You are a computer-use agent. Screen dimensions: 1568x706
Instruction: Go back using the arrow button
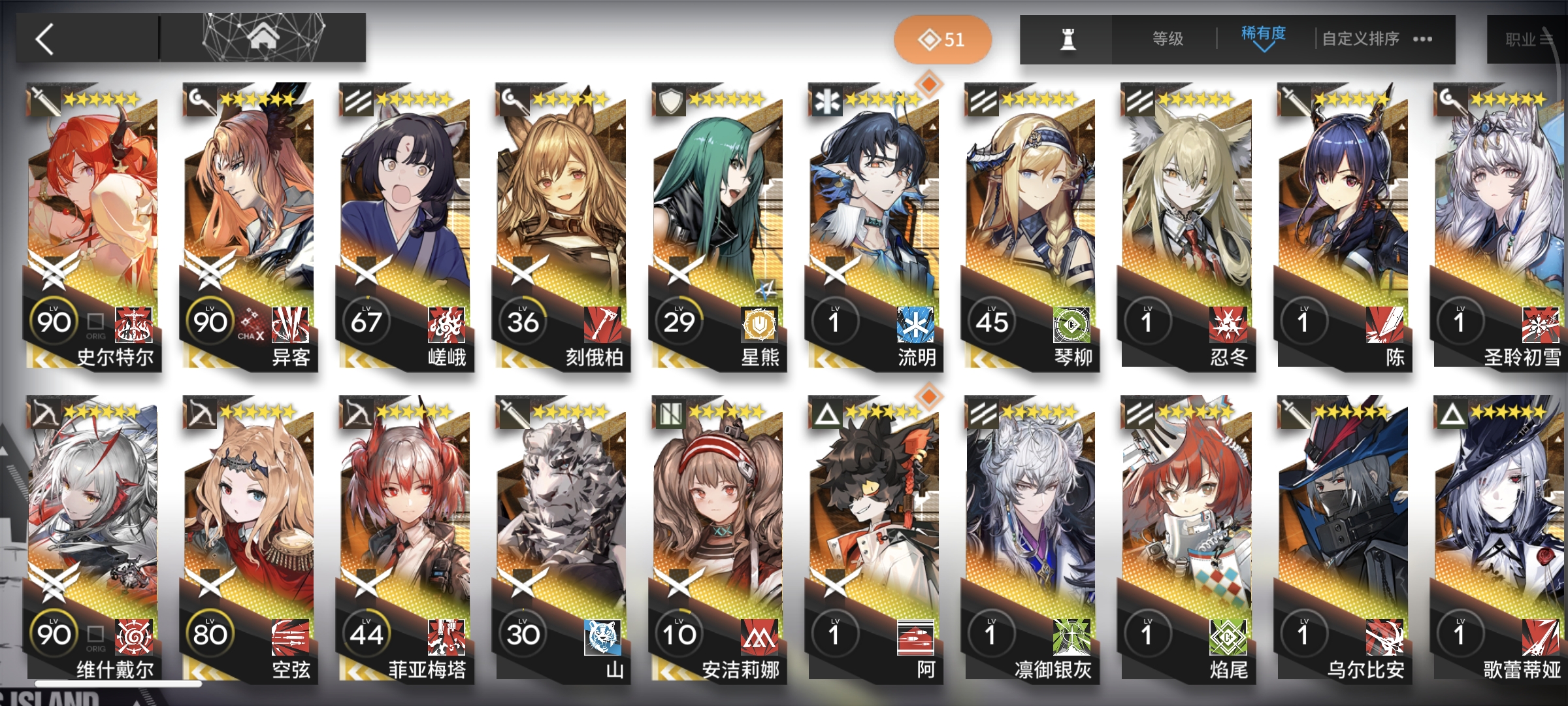point(46,39)
